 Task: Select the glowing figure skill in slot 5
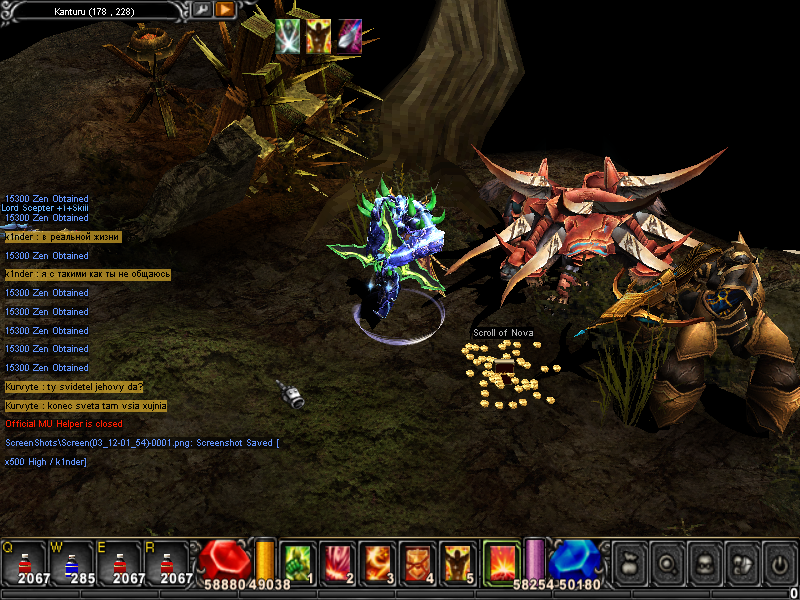point(457,562)
